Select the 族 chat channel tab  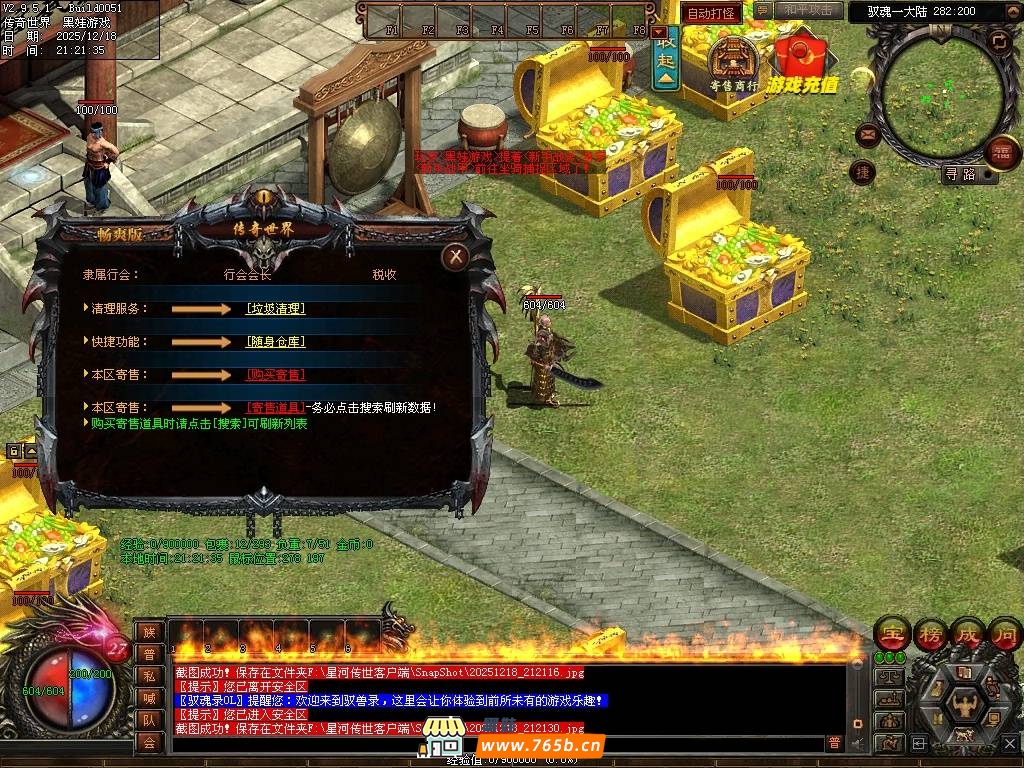click(149, 632)
